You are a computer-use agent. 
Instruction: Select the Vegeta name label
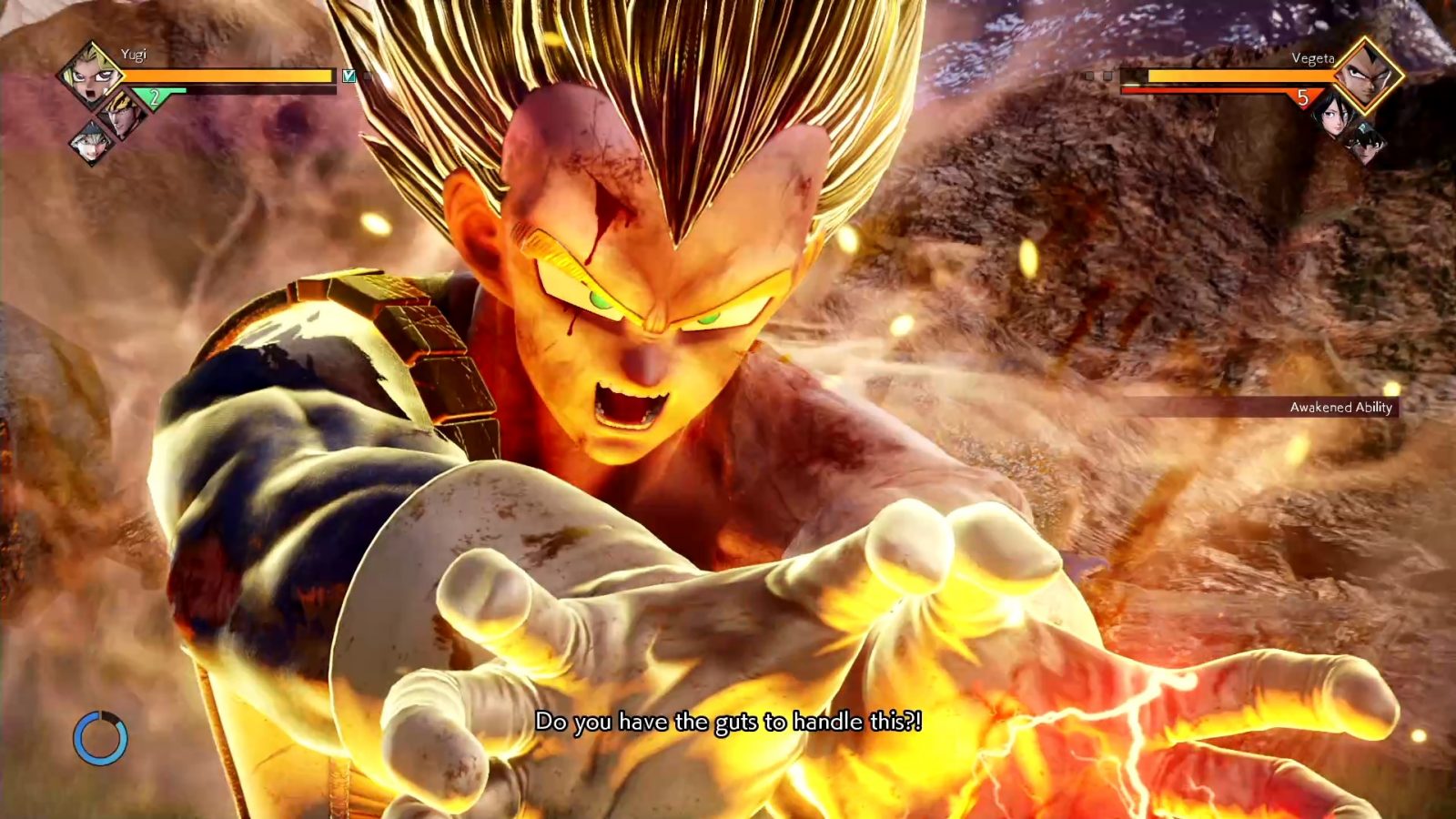click(x=1314, y=58)
